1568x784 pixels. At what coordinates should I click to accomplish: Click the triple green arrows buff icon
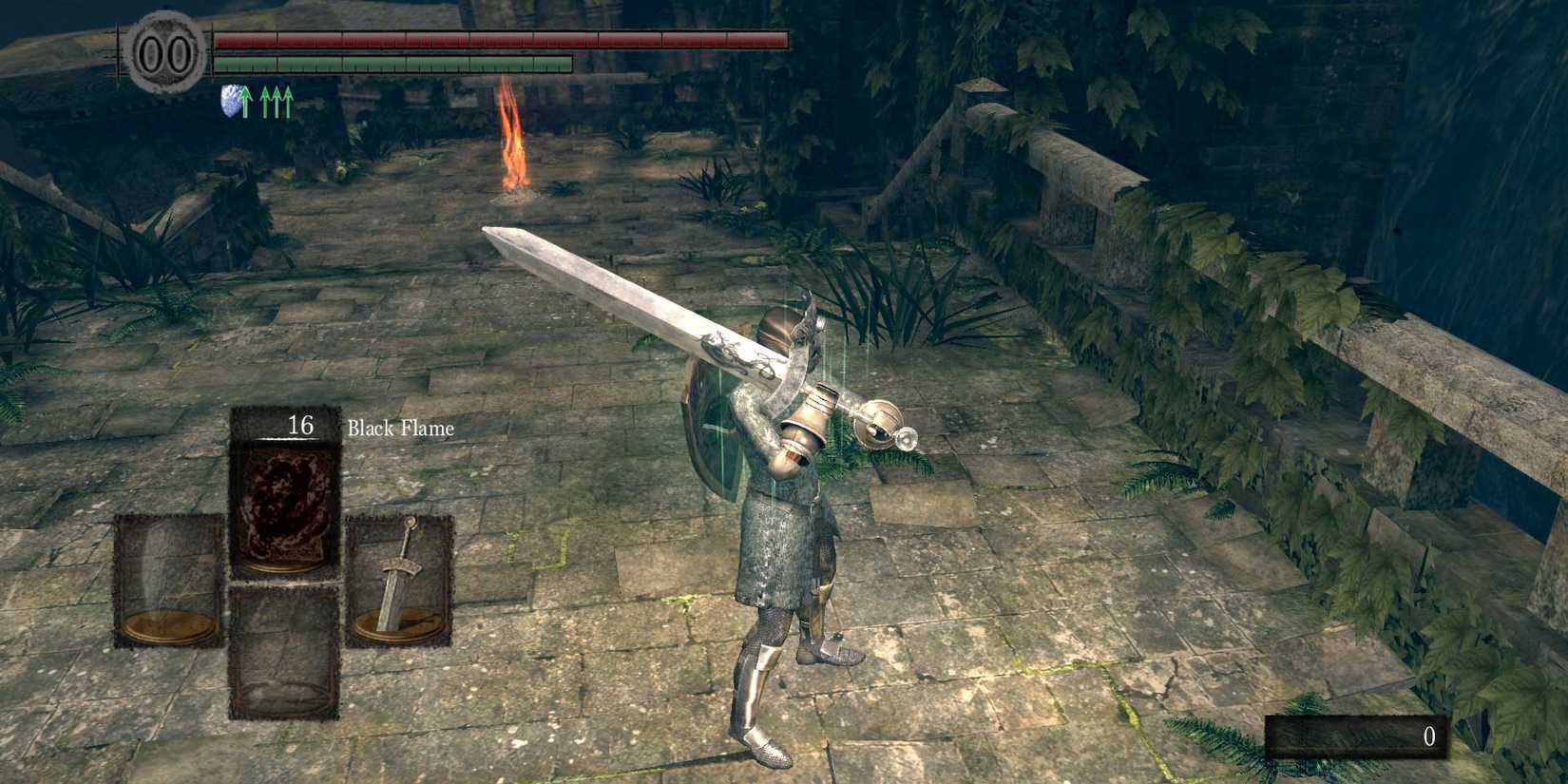click(x=276, y=101)
